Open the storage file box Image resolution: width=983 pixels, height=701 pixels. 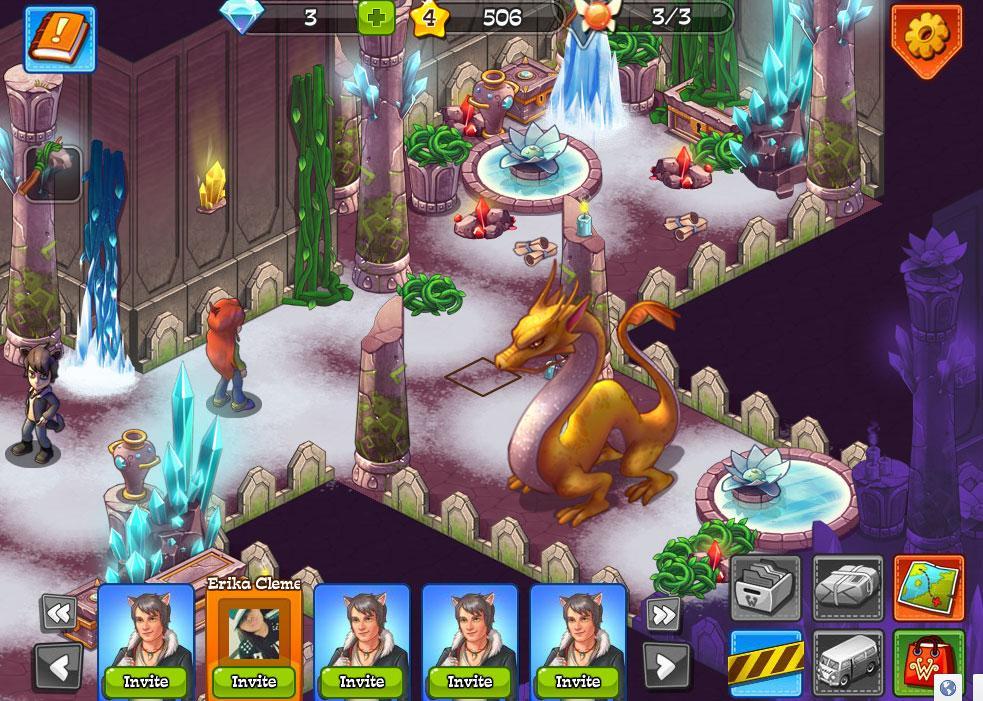pos(766,590)
